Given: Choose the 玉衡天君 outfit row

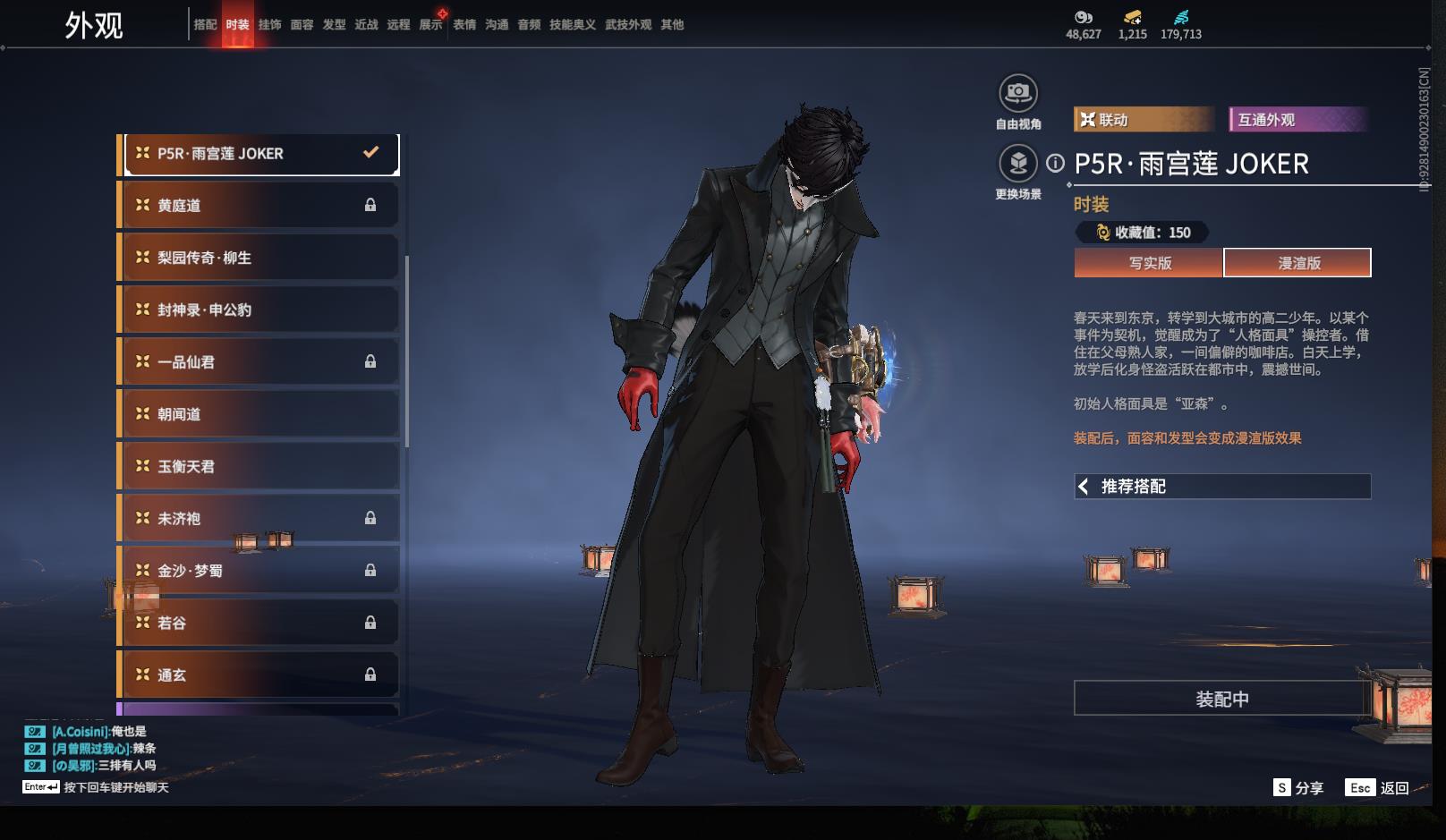Looking at the screenshot, I should [x=259, y=466].
